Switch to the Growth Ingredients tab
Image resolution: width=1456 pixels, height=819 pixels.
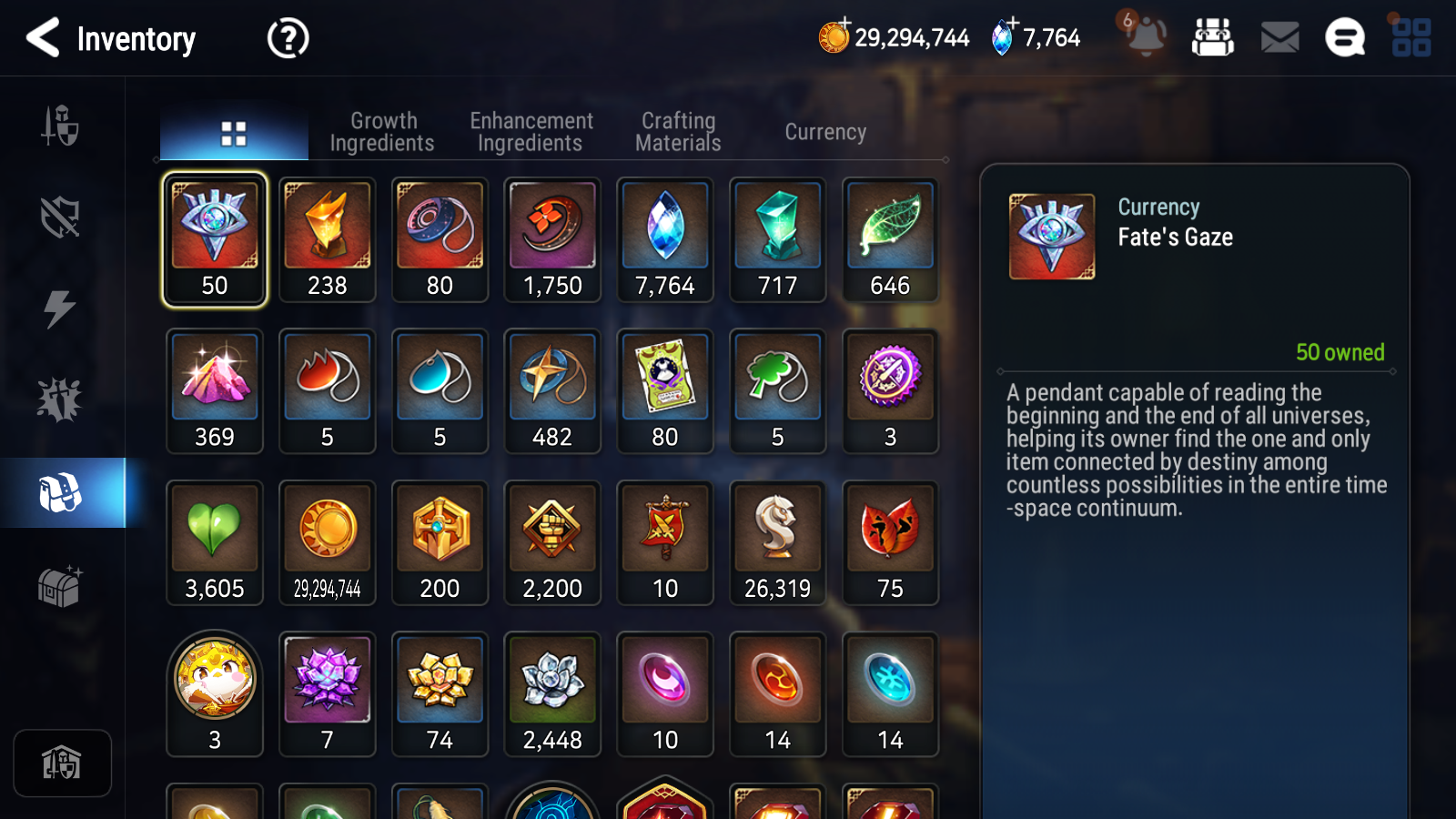pyautogui.click(x=382, y=132)
